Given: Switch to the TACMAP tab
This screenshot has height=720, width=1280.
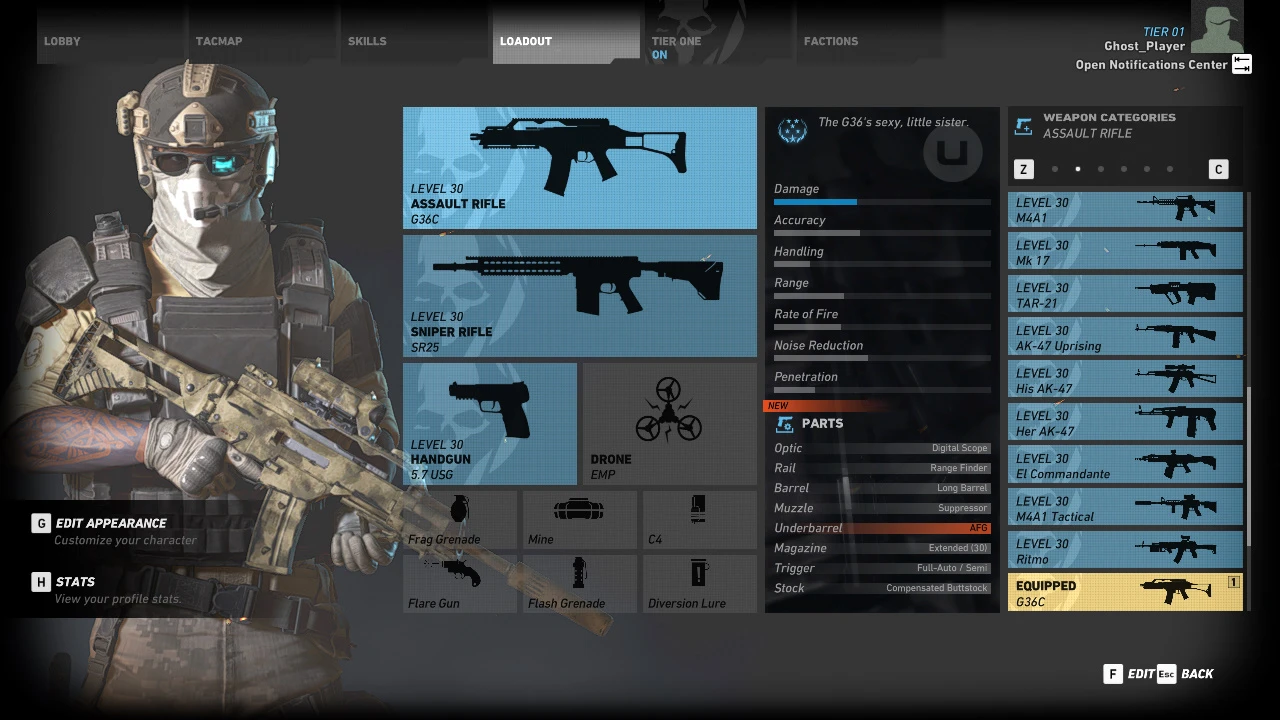Looking at the screenshot, I should [218, 41].
